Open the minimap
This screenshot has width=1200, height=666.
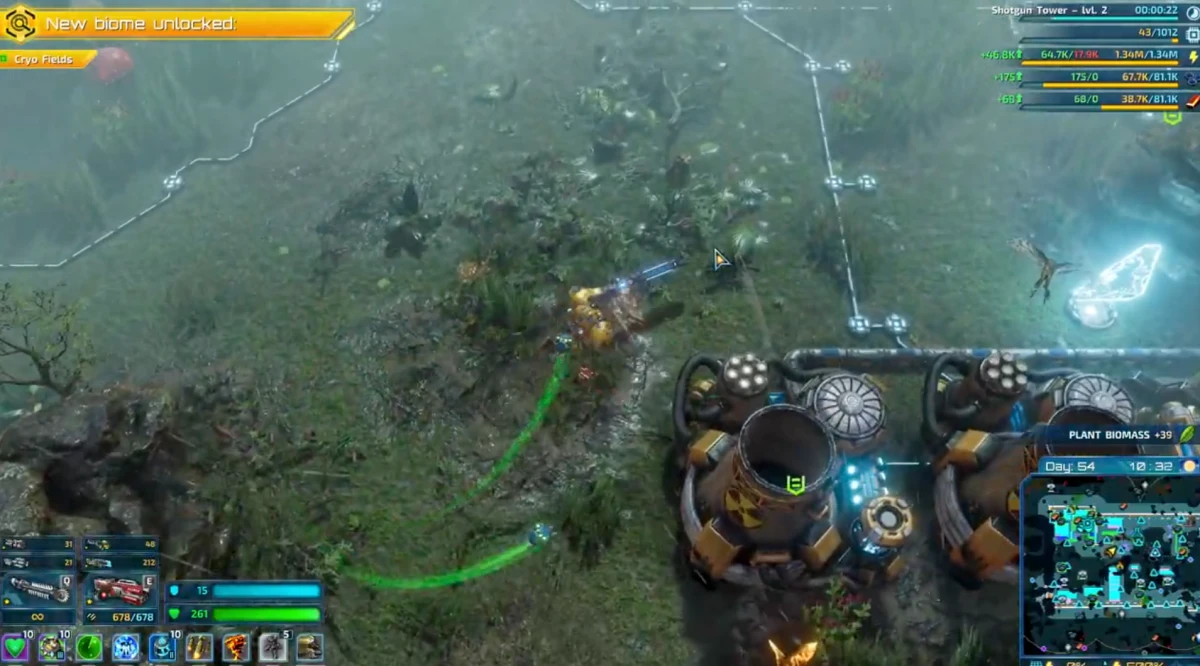pyautogui.click(x=1108, y=565)
